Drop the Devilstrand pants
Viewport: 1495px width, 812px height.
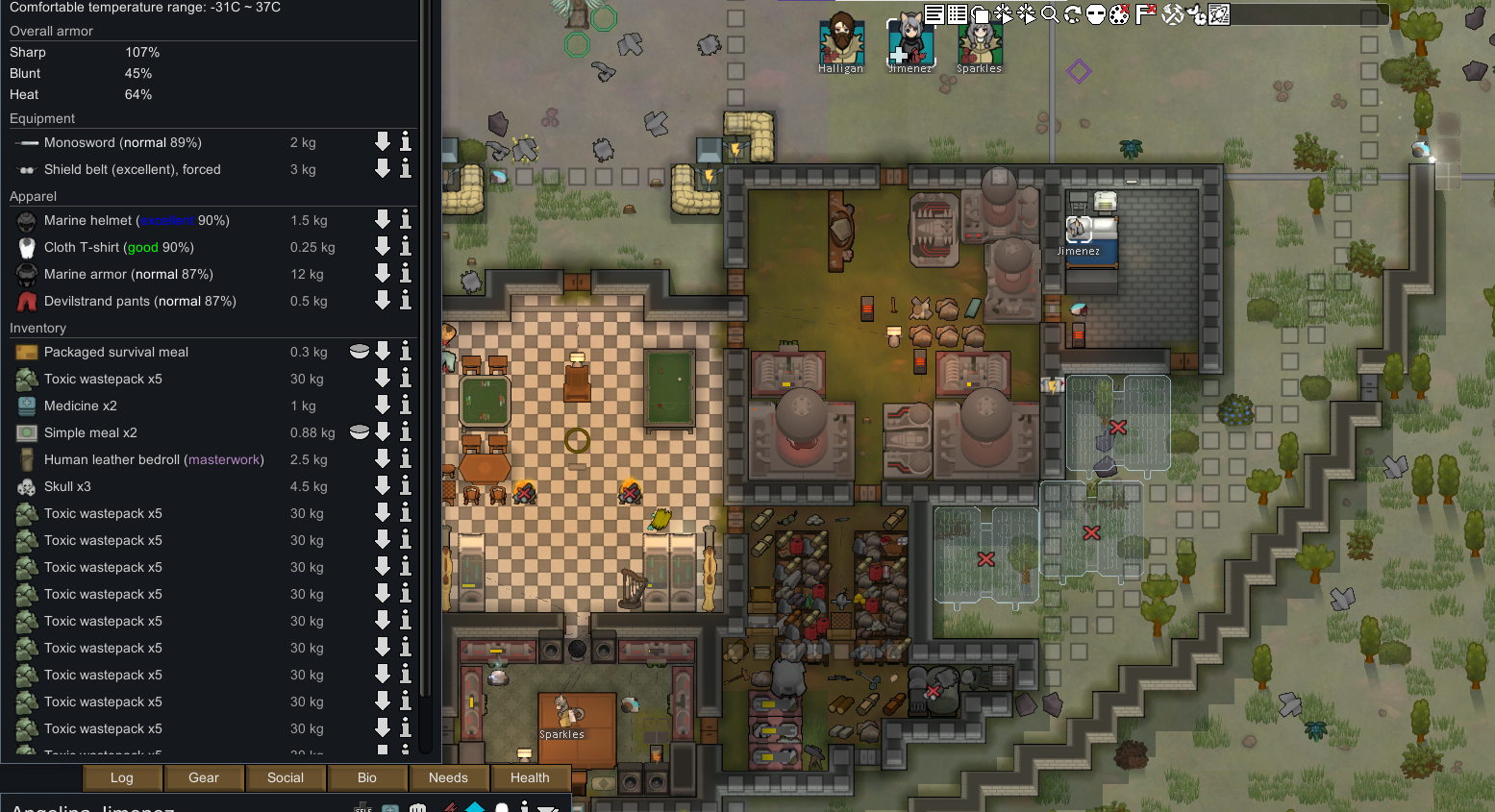click(x=383, y=301)
